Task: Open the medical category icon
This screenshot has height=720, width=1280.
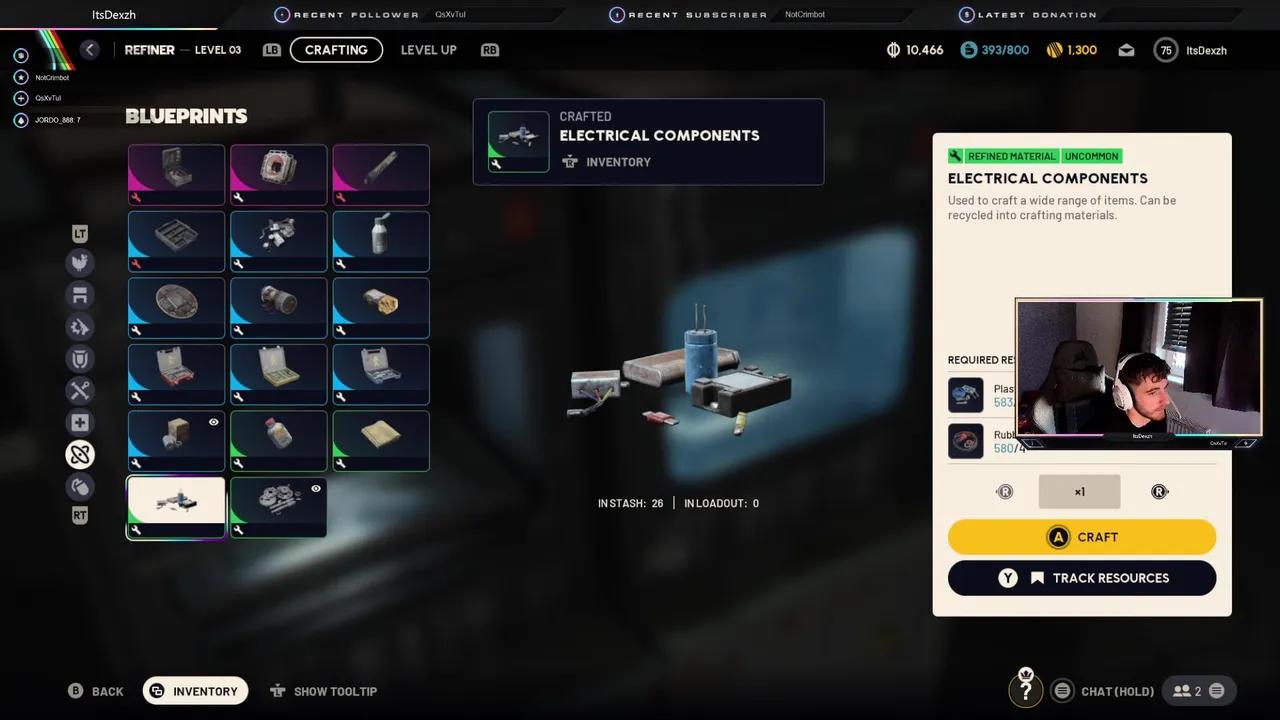Action: [x=80, y=422]
